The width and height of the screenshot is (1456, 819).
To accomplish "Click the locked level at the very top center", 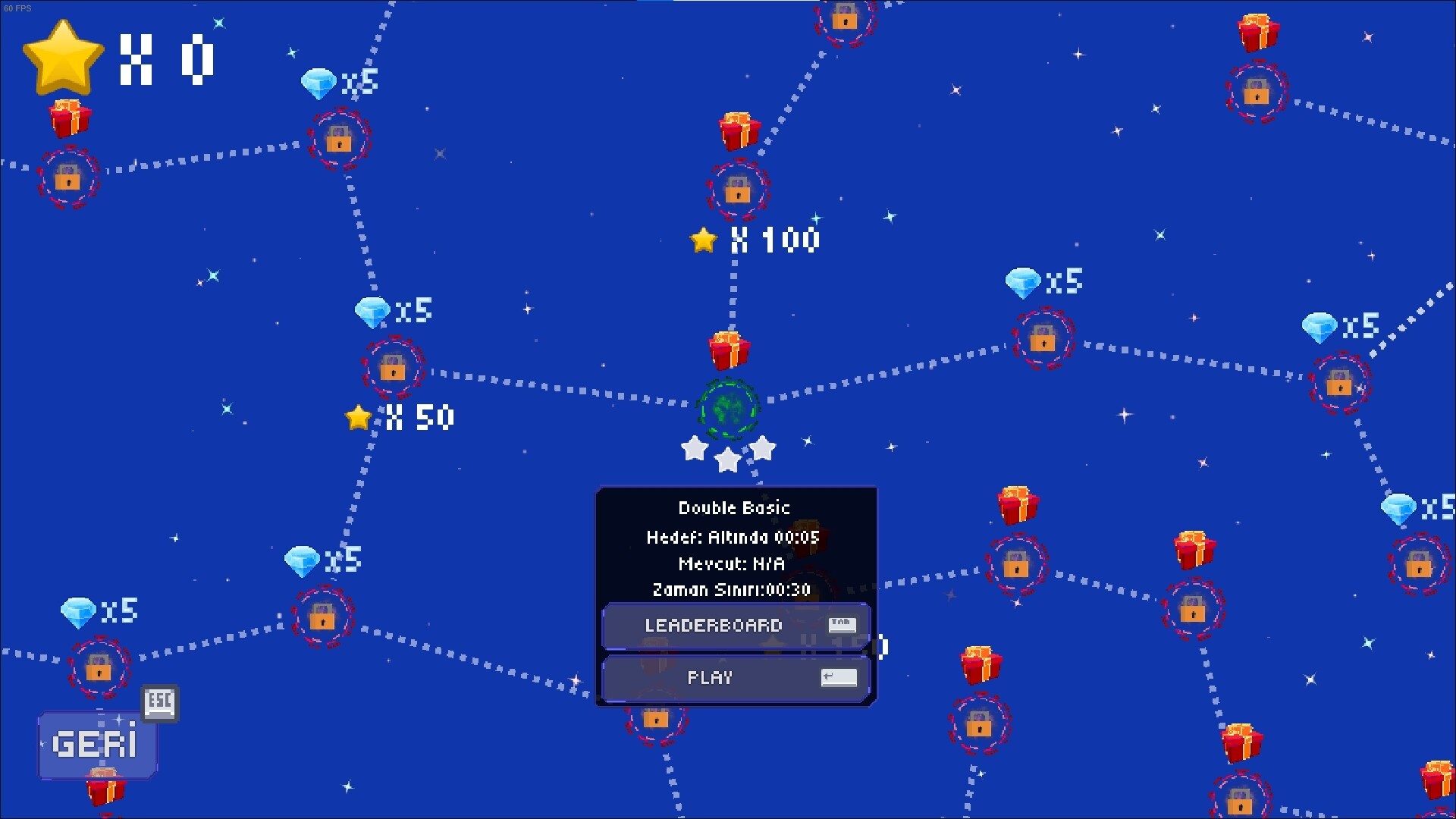I will pyautogui.click(x=844, y=20).
